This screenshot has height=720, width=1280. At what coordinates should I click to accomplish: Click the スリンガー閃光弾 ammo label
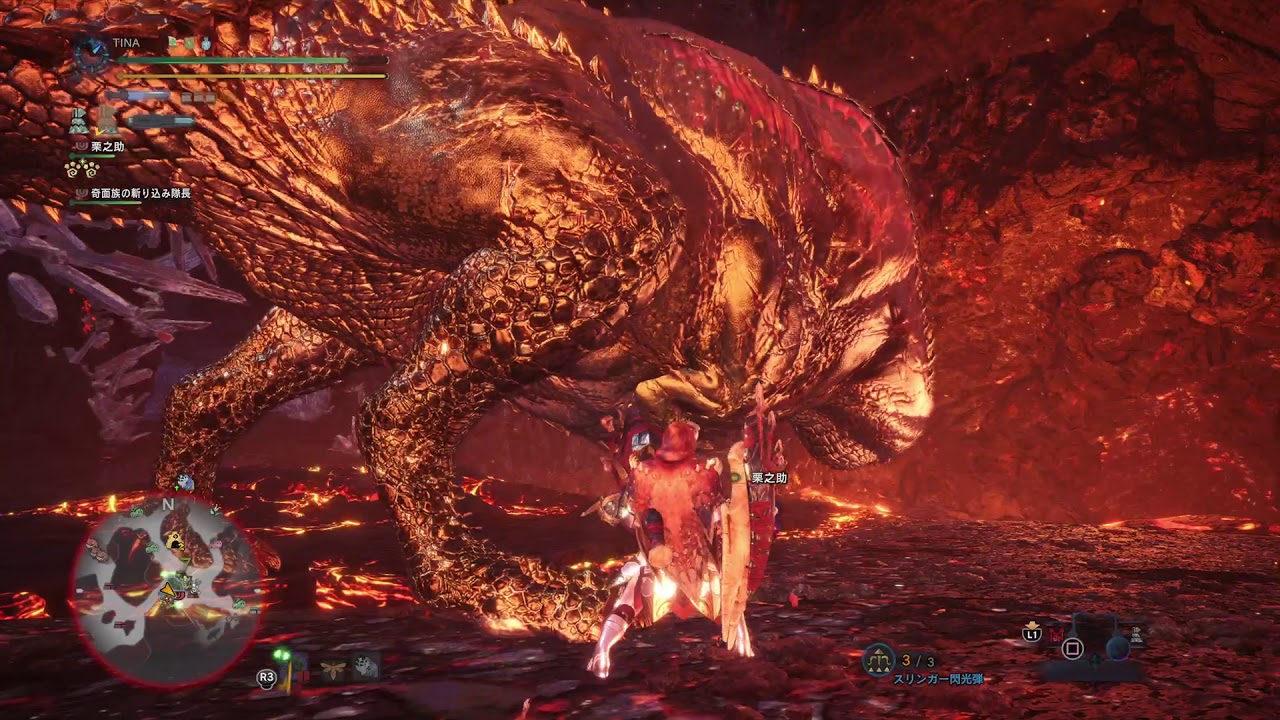(x=939, y=679)
